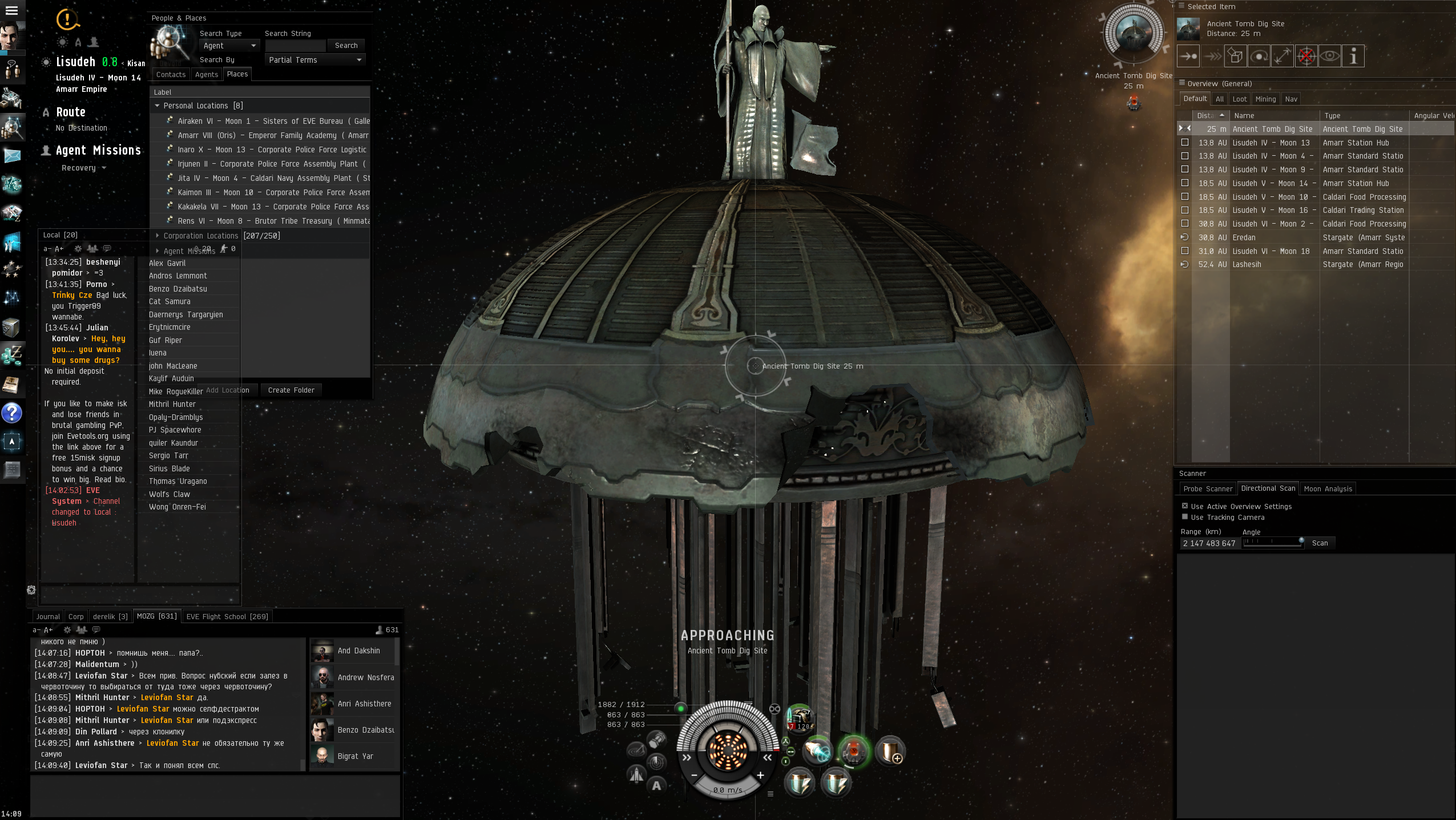Screen dimensions: 1456x820
Task: Toggle Use Active Overview Settings
Action: (x=1185, y=506)
